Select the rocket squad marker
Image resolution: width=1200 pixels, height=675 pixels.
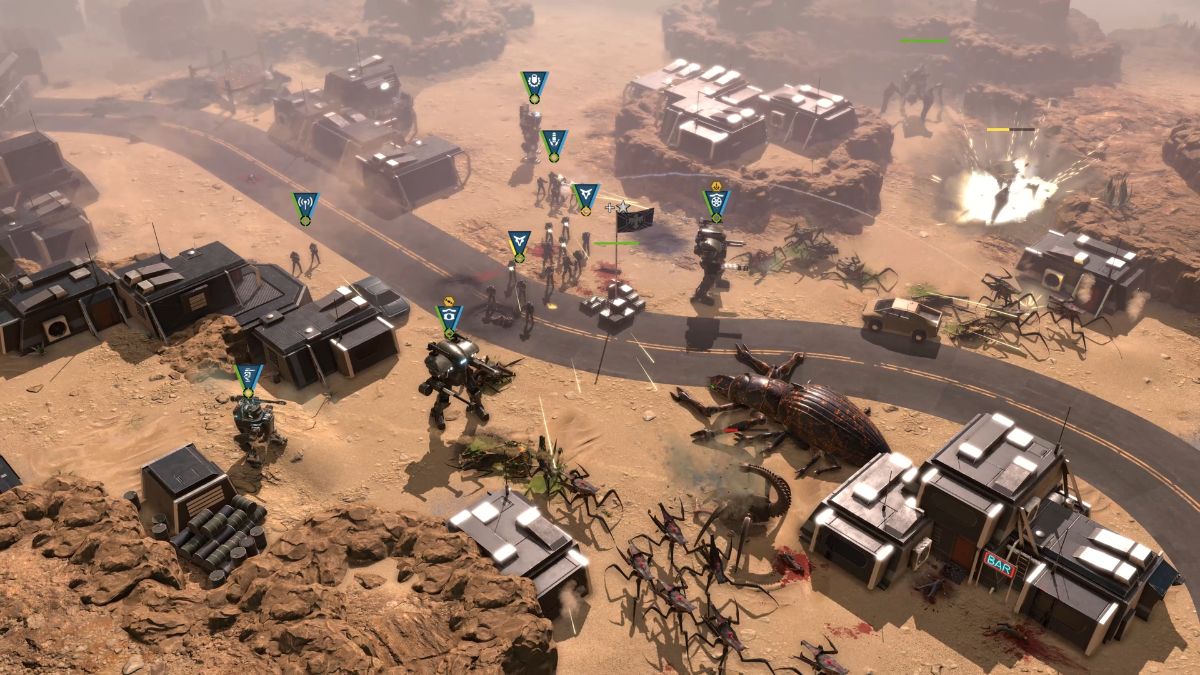tap(554, 143)
